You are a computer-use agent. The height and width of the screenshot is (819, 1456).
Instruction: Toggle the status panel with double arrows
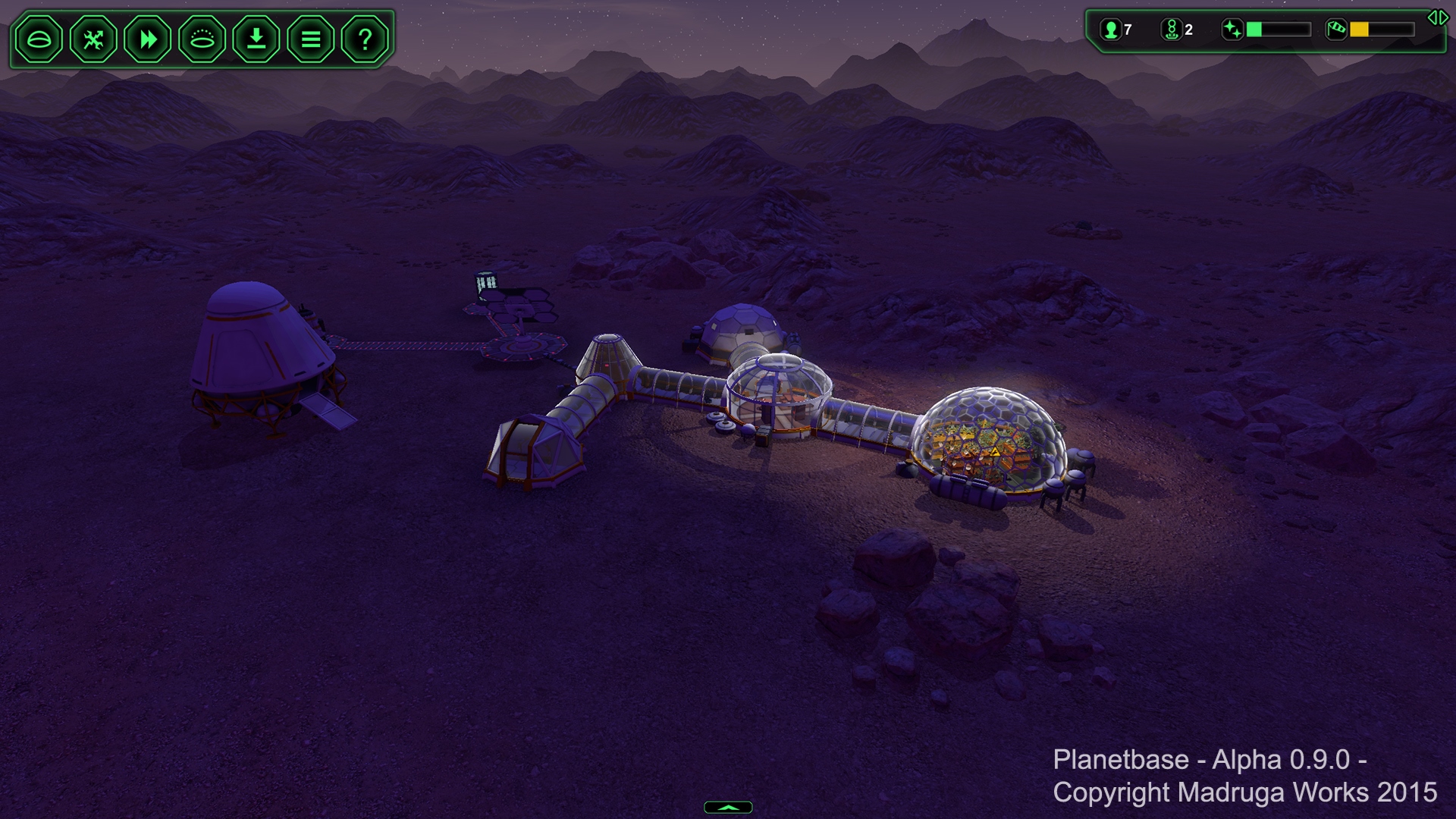(1438, 17)
